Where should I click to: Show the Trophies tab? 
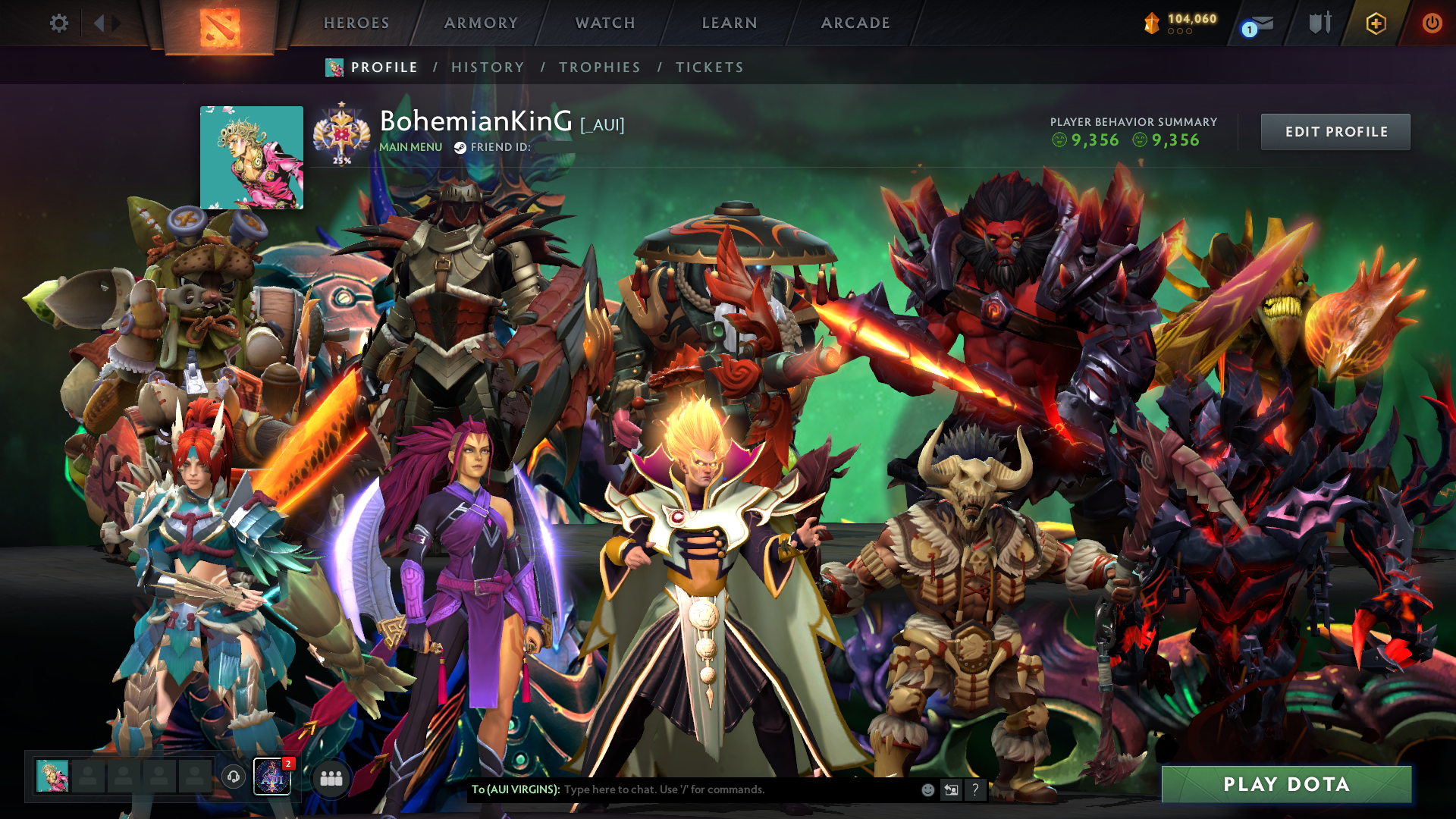tap(600, 67)
